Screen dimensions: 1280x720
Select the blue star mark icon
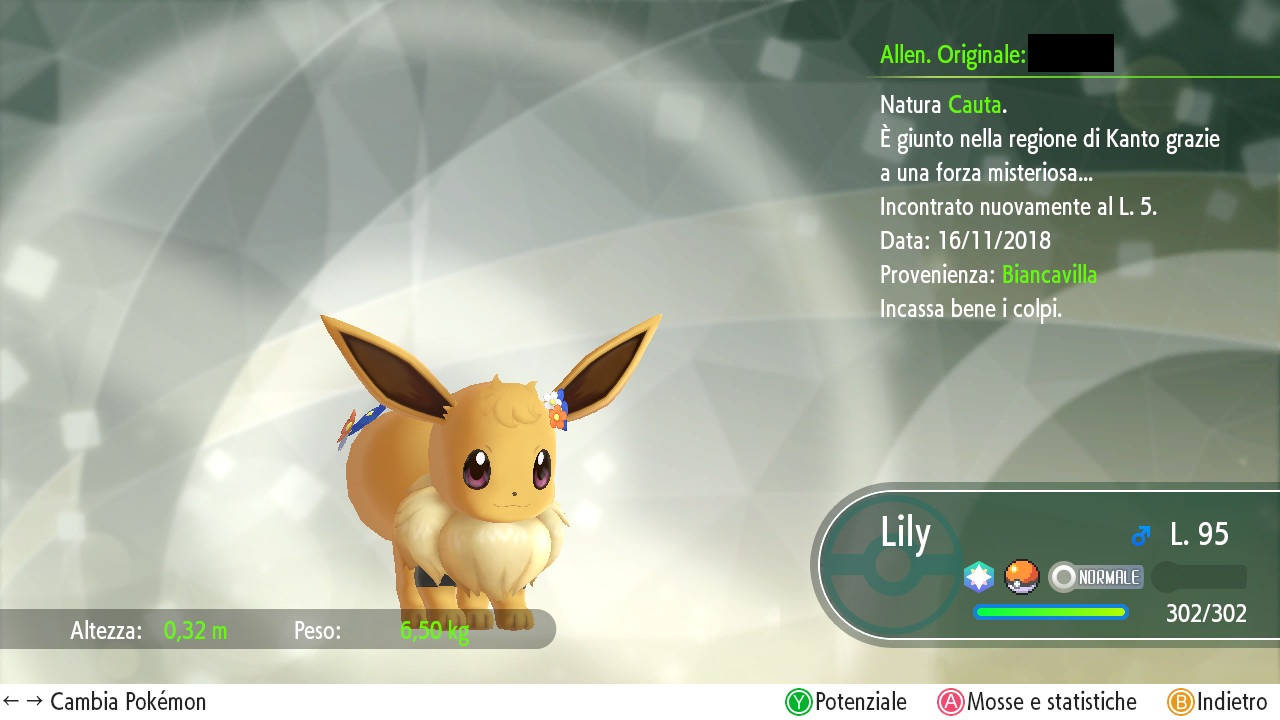pyautogui.click(x=979, y=577)
